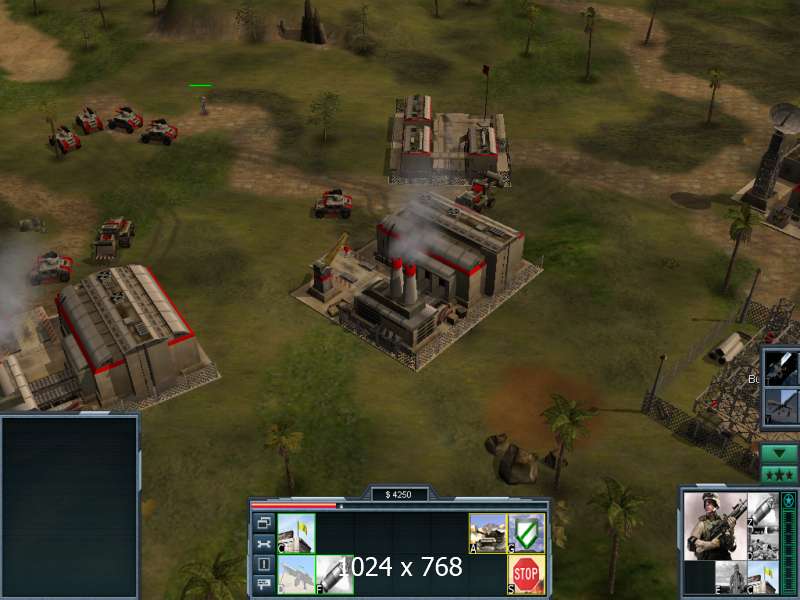Select the aircraft strike power shortcut
Screen dimensions: 800x600
tap(781, 407)
